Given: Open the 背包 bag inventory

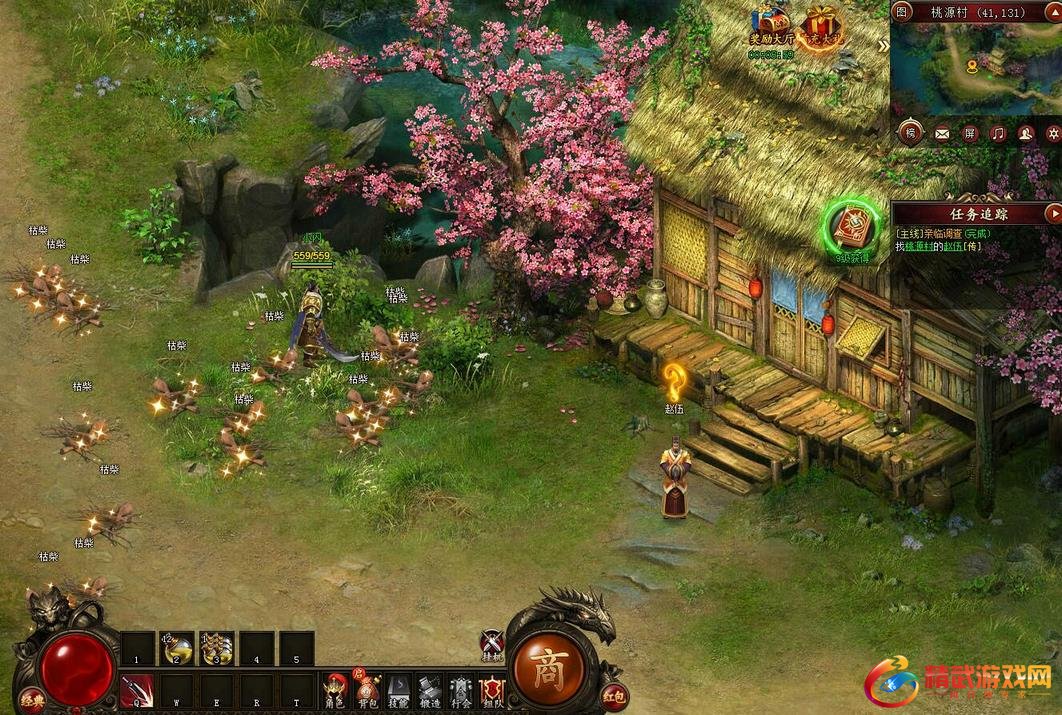Looking at the screenshot, I should click(368, 691).
